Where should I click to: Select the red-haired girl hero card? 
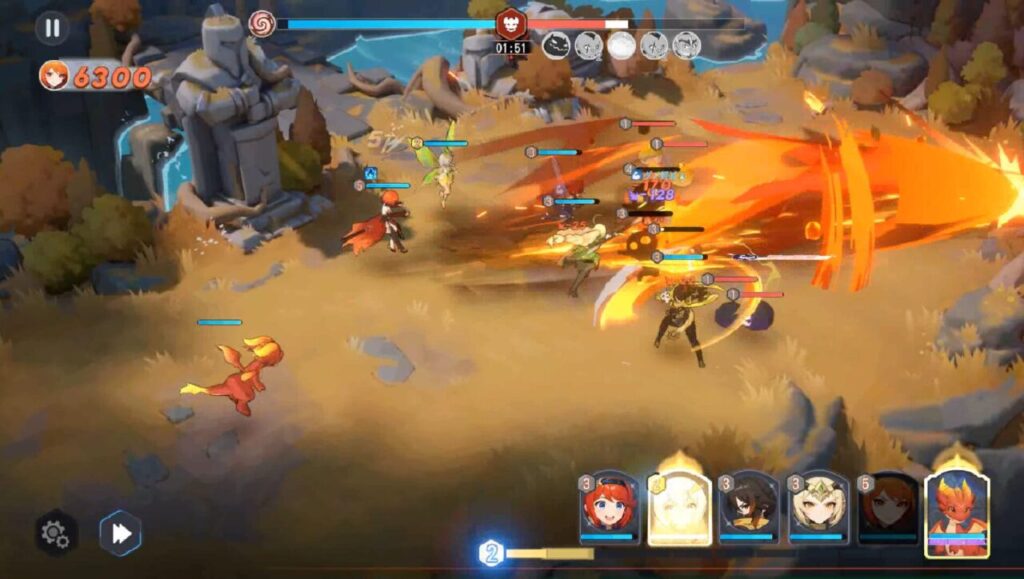(609, 509)
